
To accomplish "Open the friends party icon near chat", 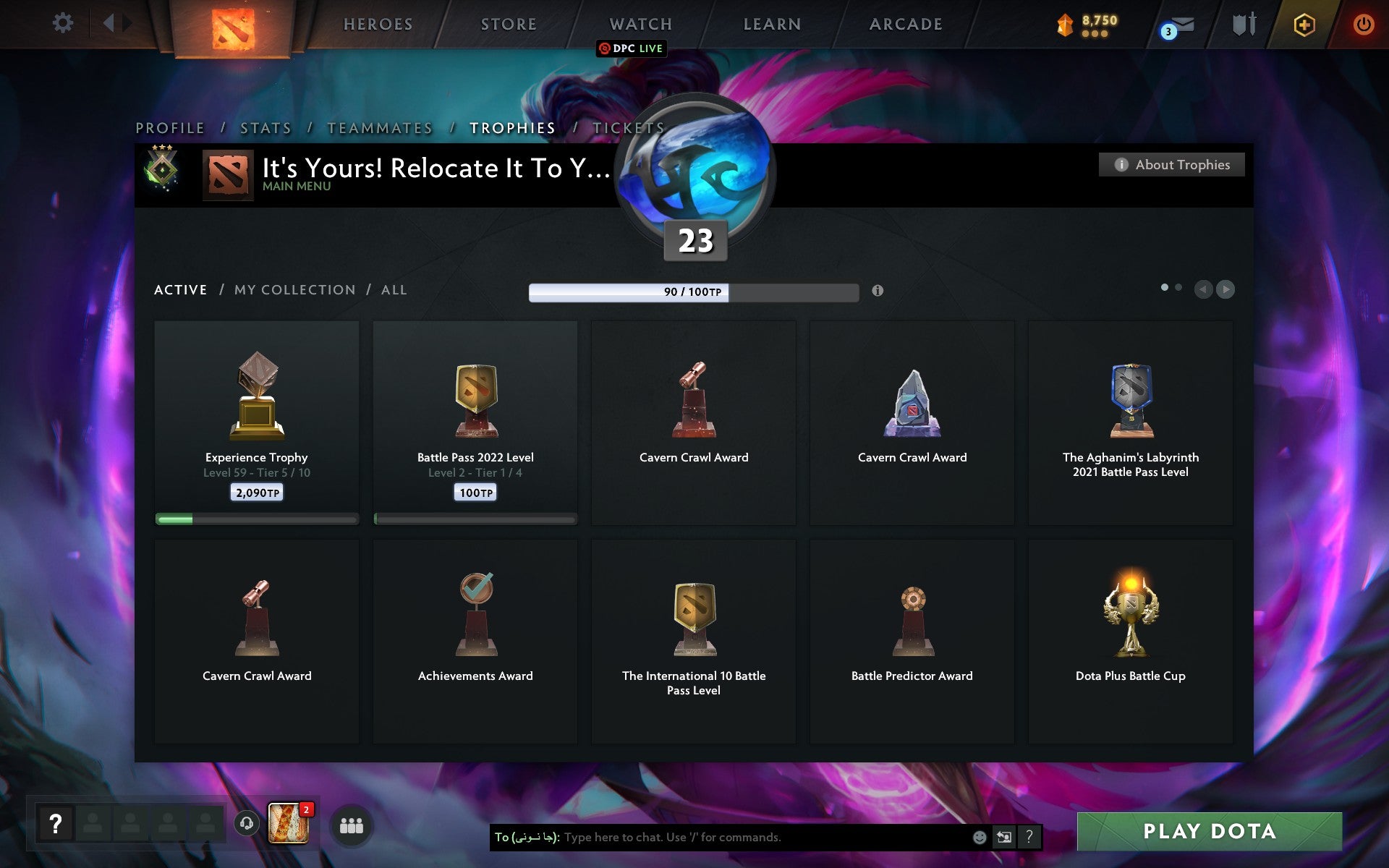I will tap(352, 824).
